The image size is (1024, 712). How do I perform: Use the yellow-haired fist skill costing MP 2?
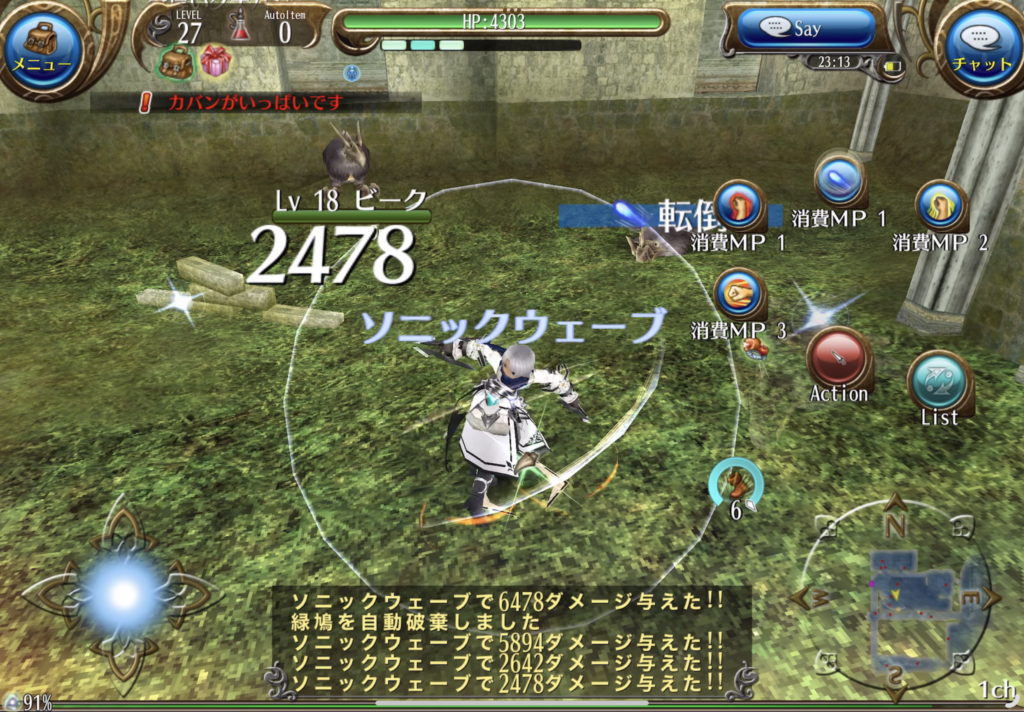[940, 207]
